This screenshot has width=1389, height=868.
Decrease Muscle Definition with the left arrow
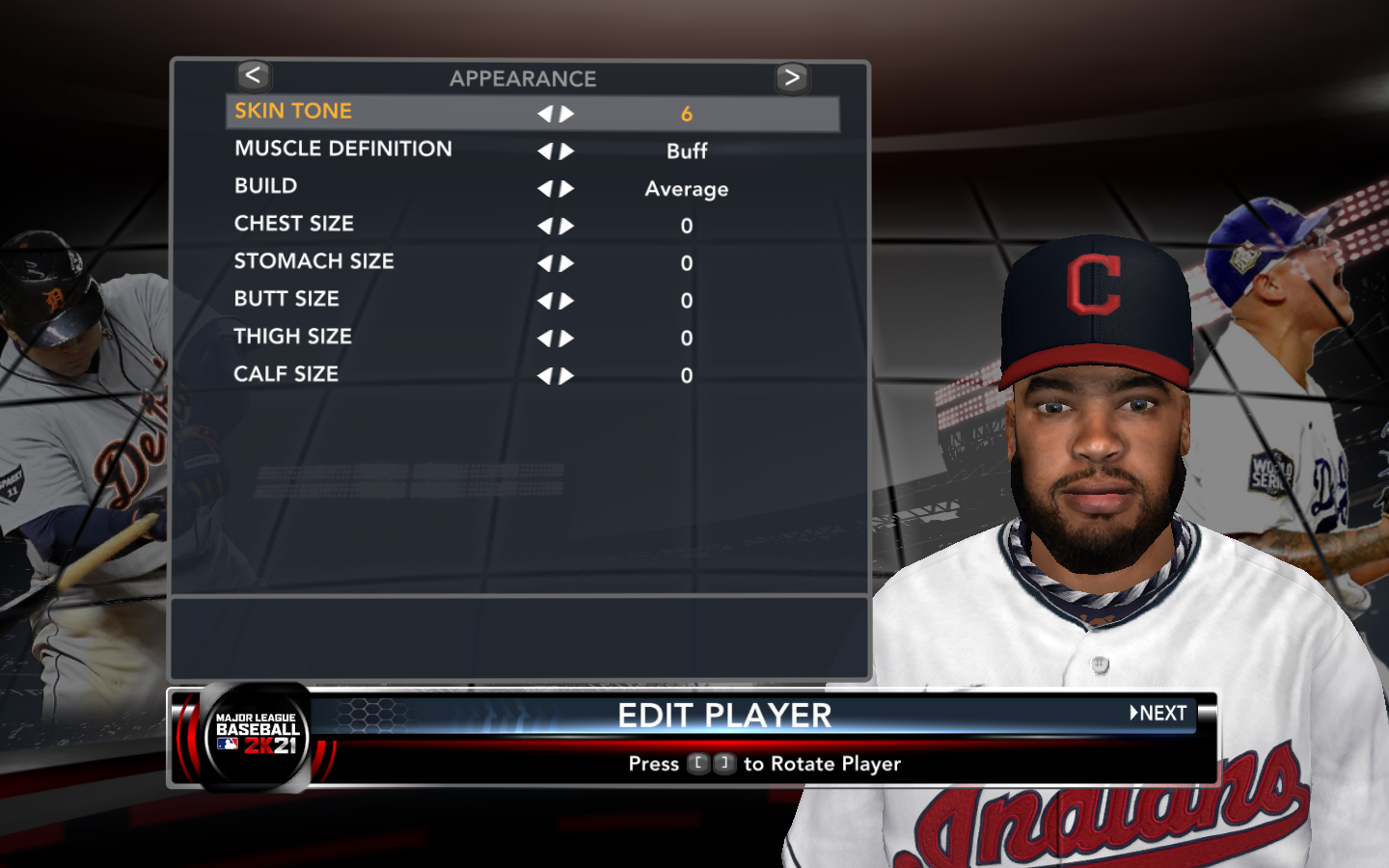click(545, 151)
